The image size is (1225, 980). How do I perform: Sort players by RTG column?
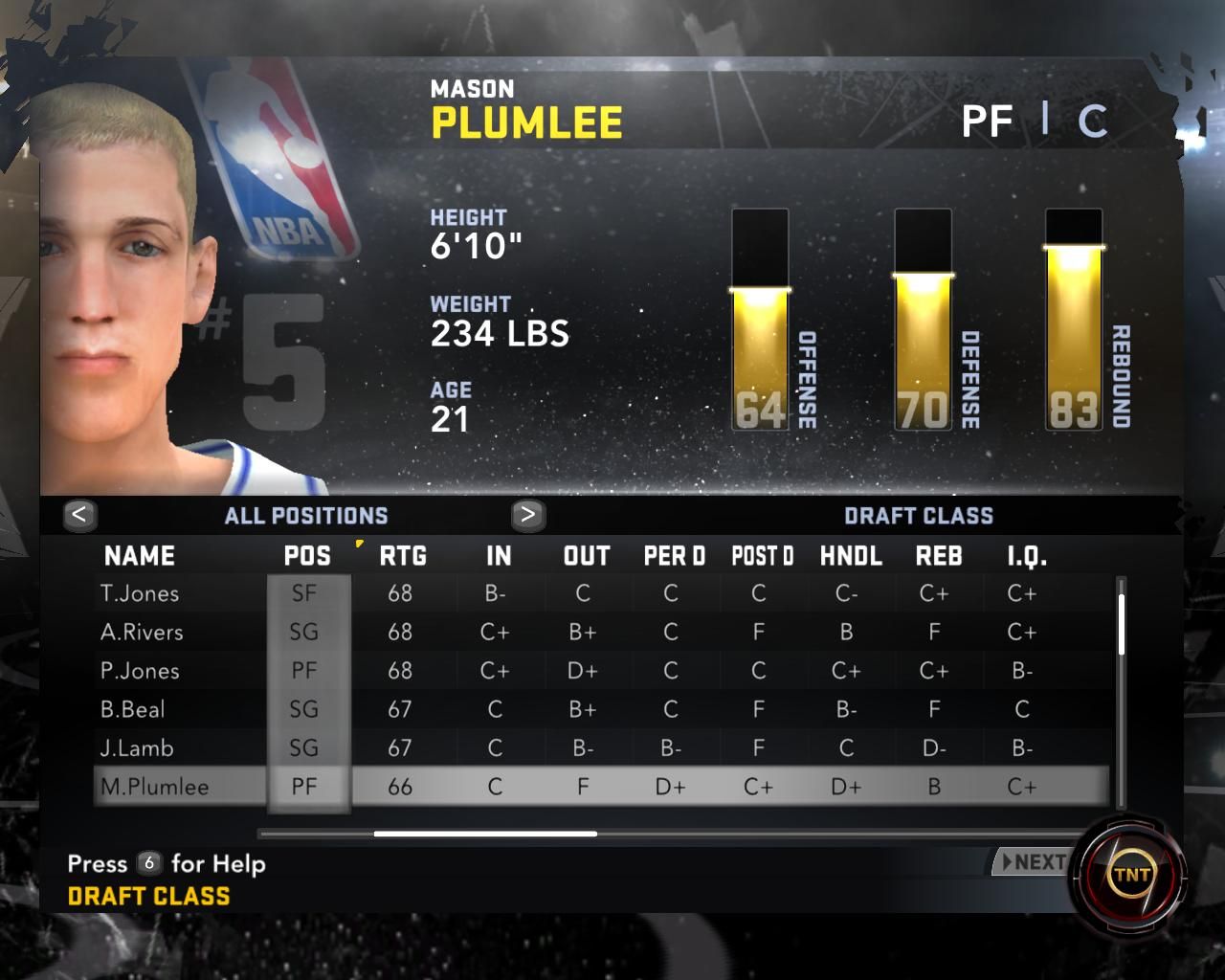pos(403,556)
